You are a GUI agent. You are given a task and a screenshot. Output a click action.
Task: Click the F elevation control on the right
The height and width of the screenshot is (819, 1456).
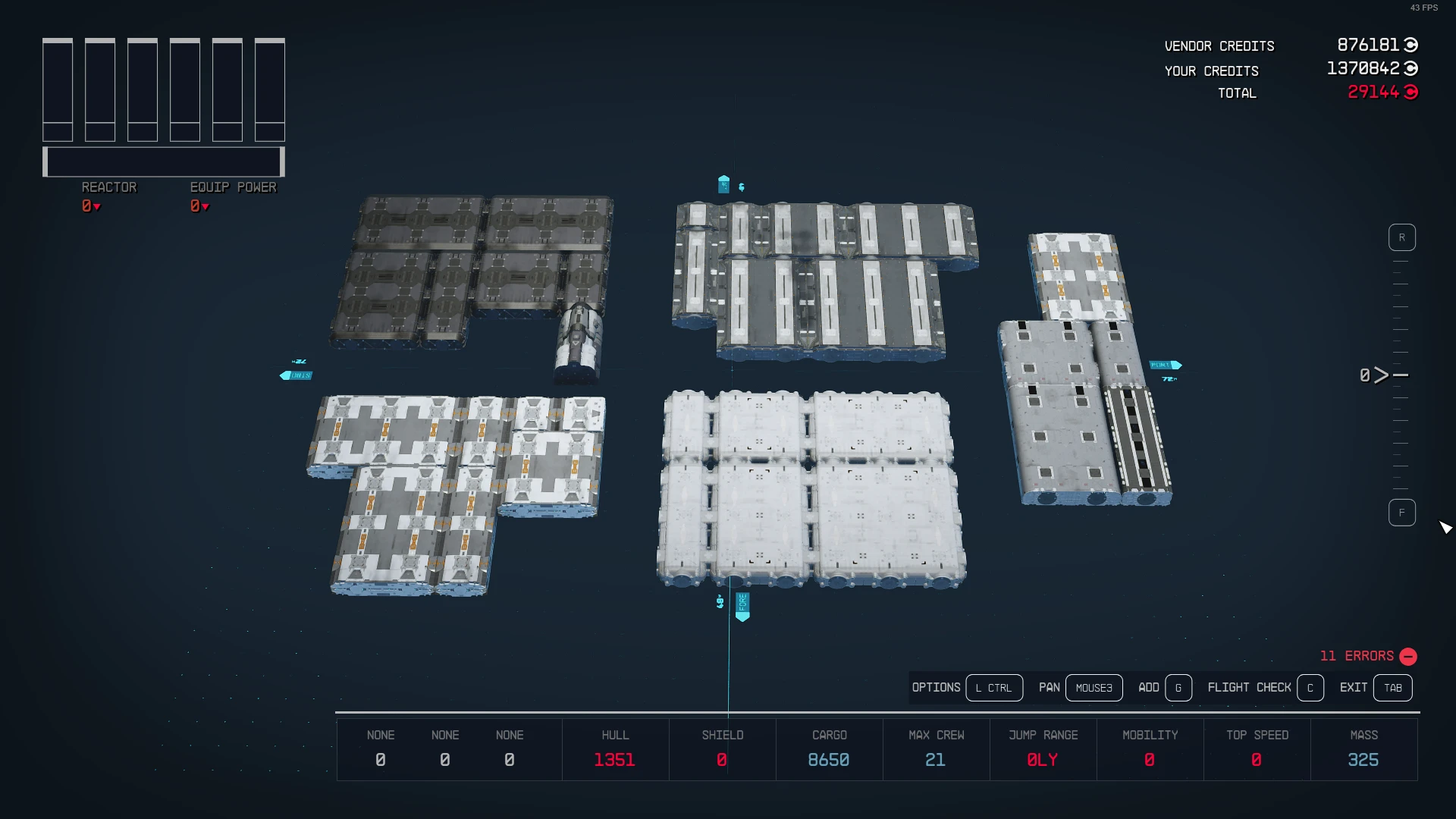pos(1402,512)
